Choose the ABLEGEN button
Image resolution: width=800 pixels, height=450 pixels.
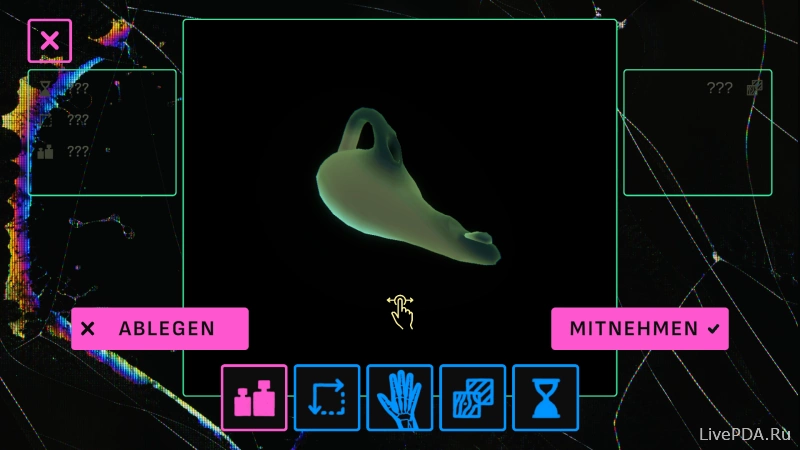pos(160,328)
